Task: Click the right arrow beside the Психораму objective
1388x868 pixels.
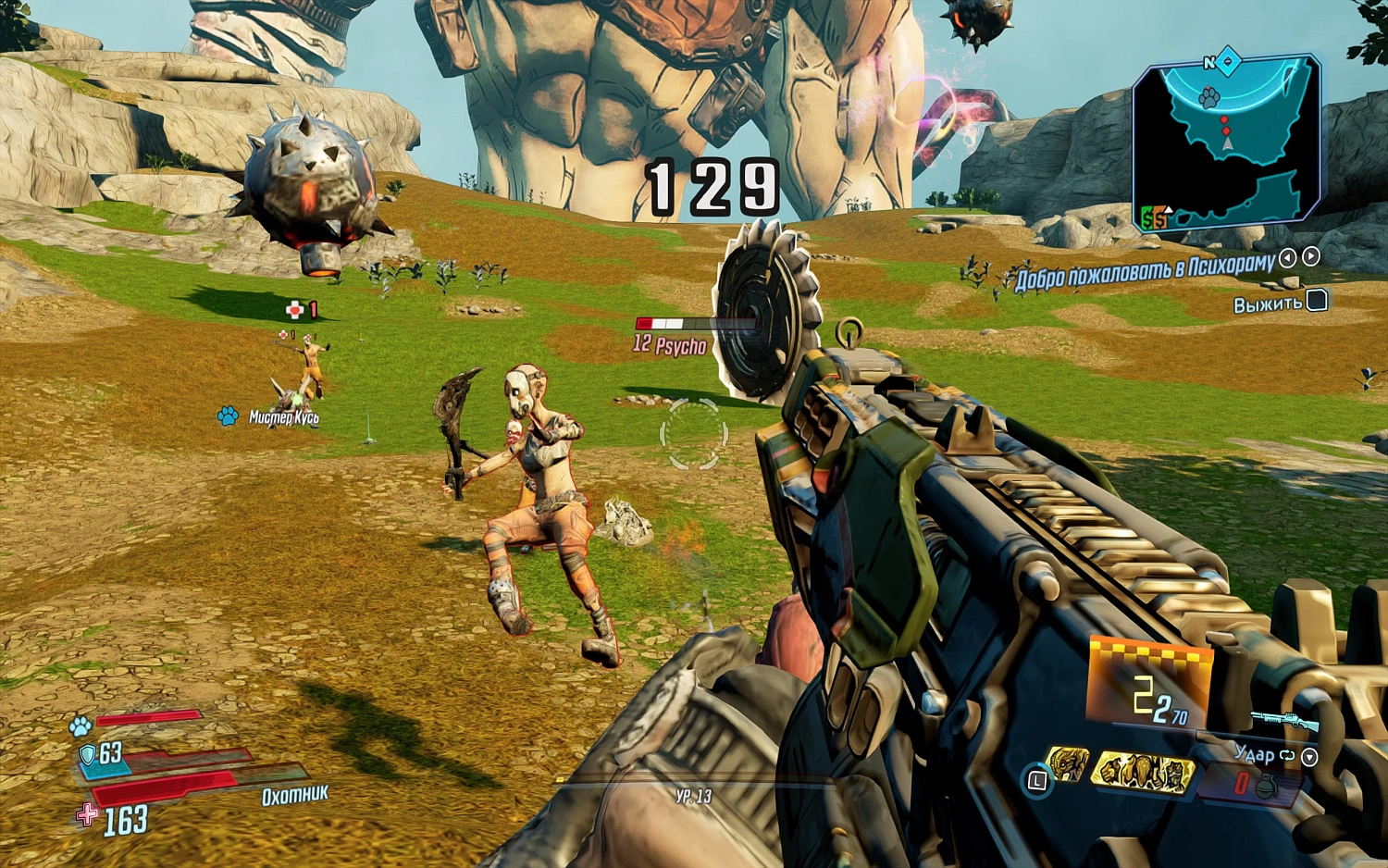Action: (1310, 258)
